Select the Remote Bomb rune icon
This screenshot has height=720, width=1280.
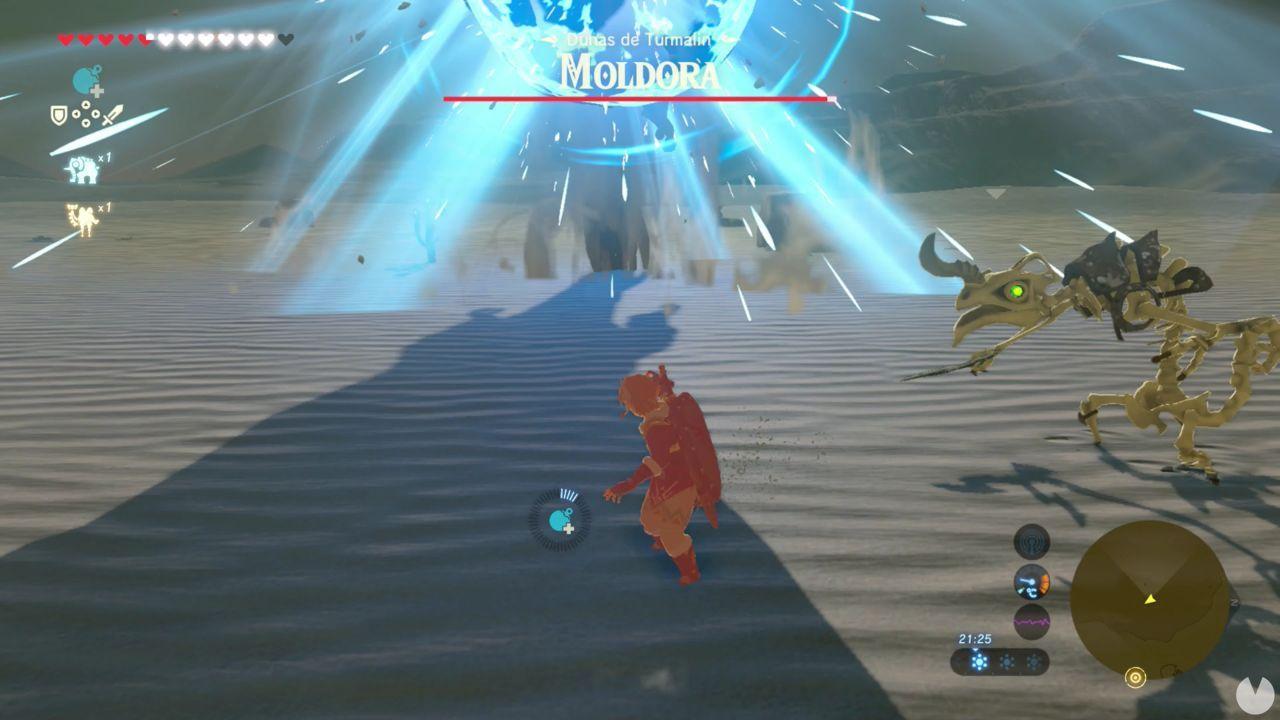point(82,80)
